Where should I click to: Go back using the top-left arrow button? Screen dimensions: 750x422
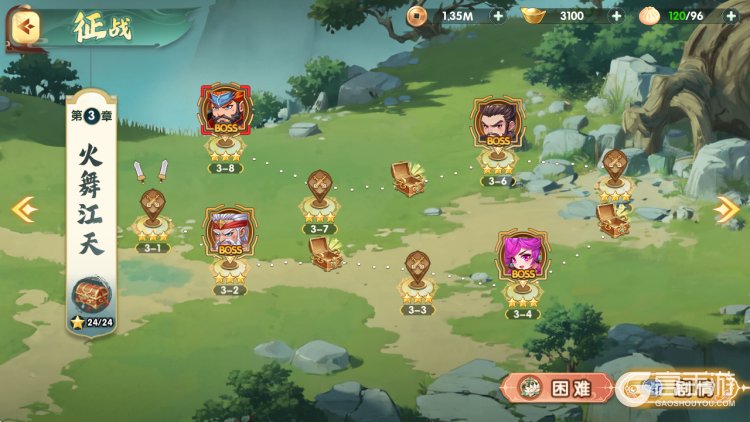[25, 29]
